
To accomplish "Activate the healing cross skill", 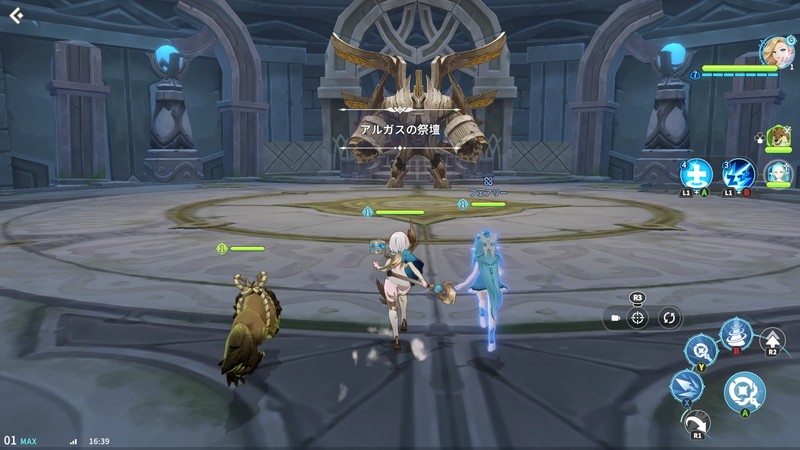I will pyautogui.click(x=696, y=172).
